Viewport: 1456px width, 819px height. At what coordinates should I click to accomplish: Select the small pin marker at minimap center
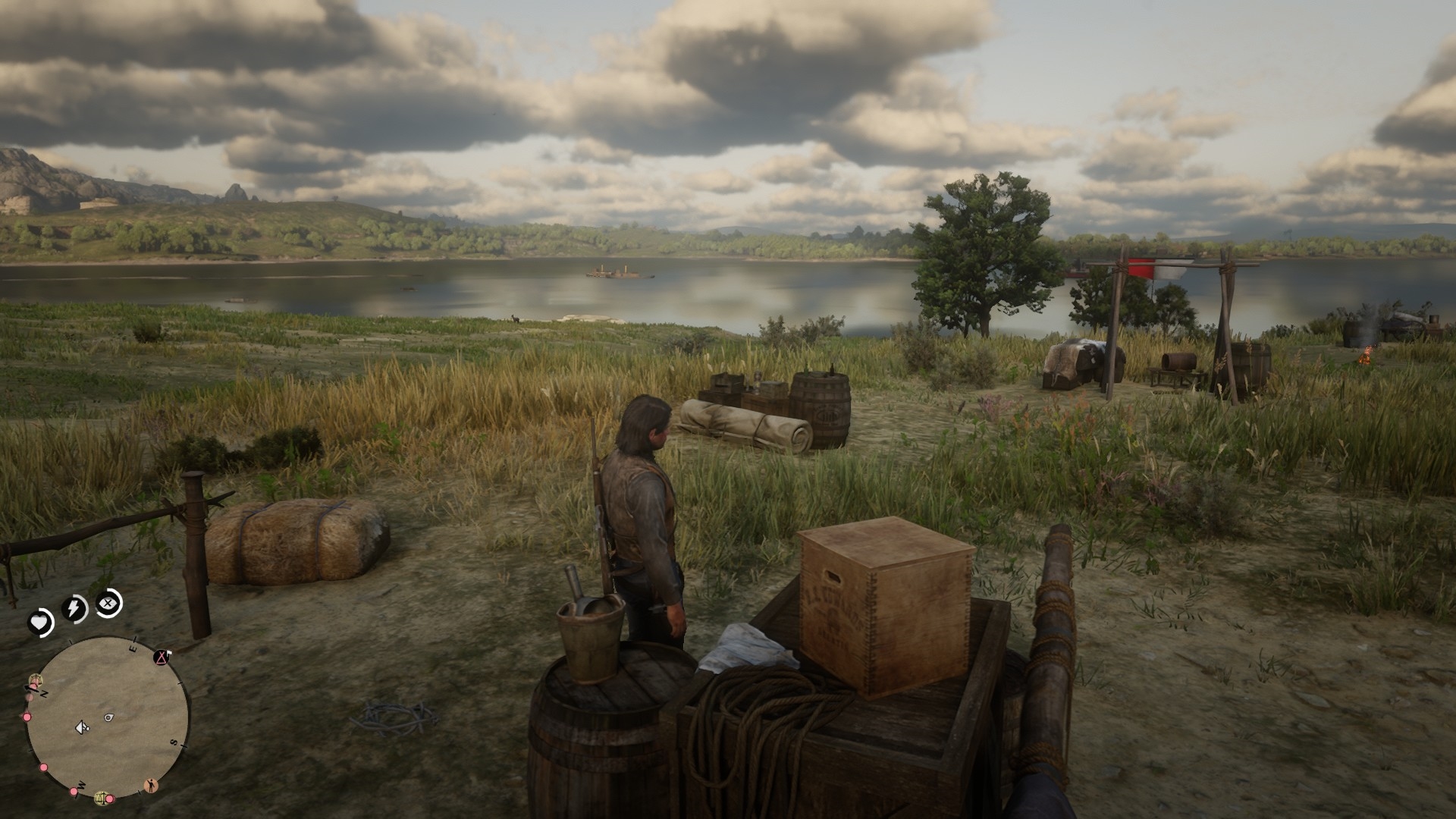(x=108, y=717)
